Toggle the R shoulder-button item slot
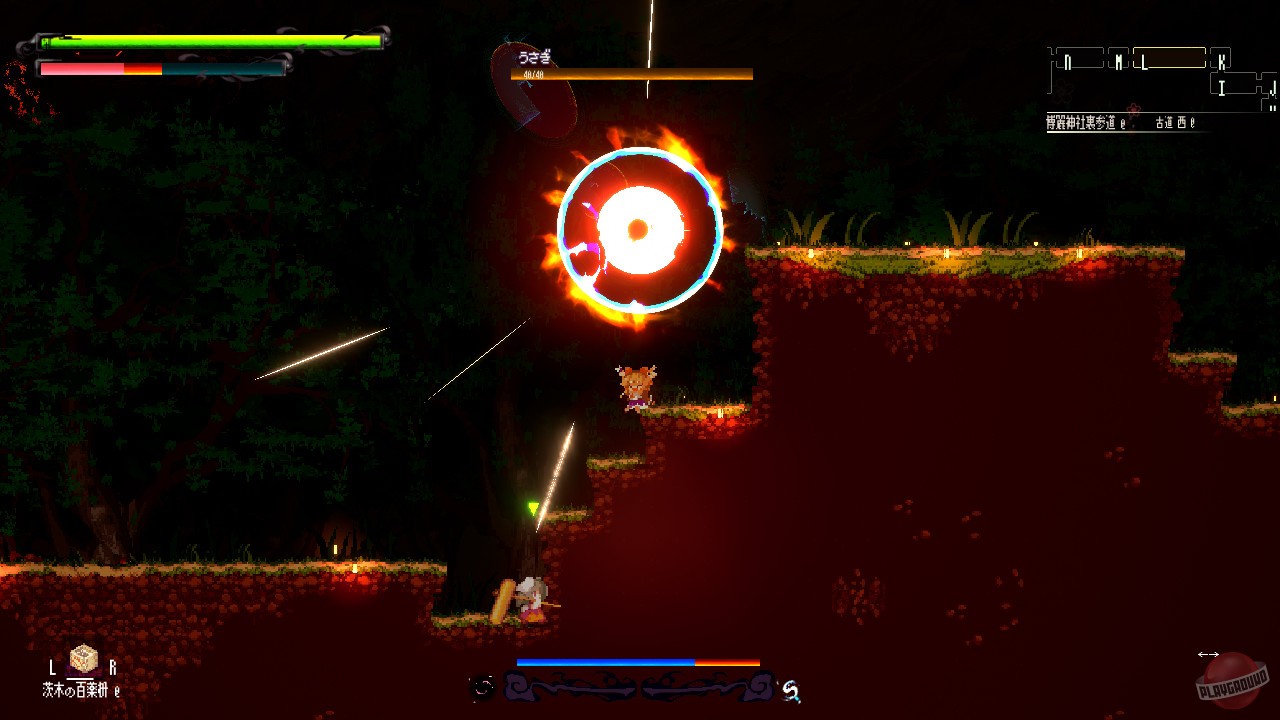This screenshot has width=1280, height=720. (114, 667)
